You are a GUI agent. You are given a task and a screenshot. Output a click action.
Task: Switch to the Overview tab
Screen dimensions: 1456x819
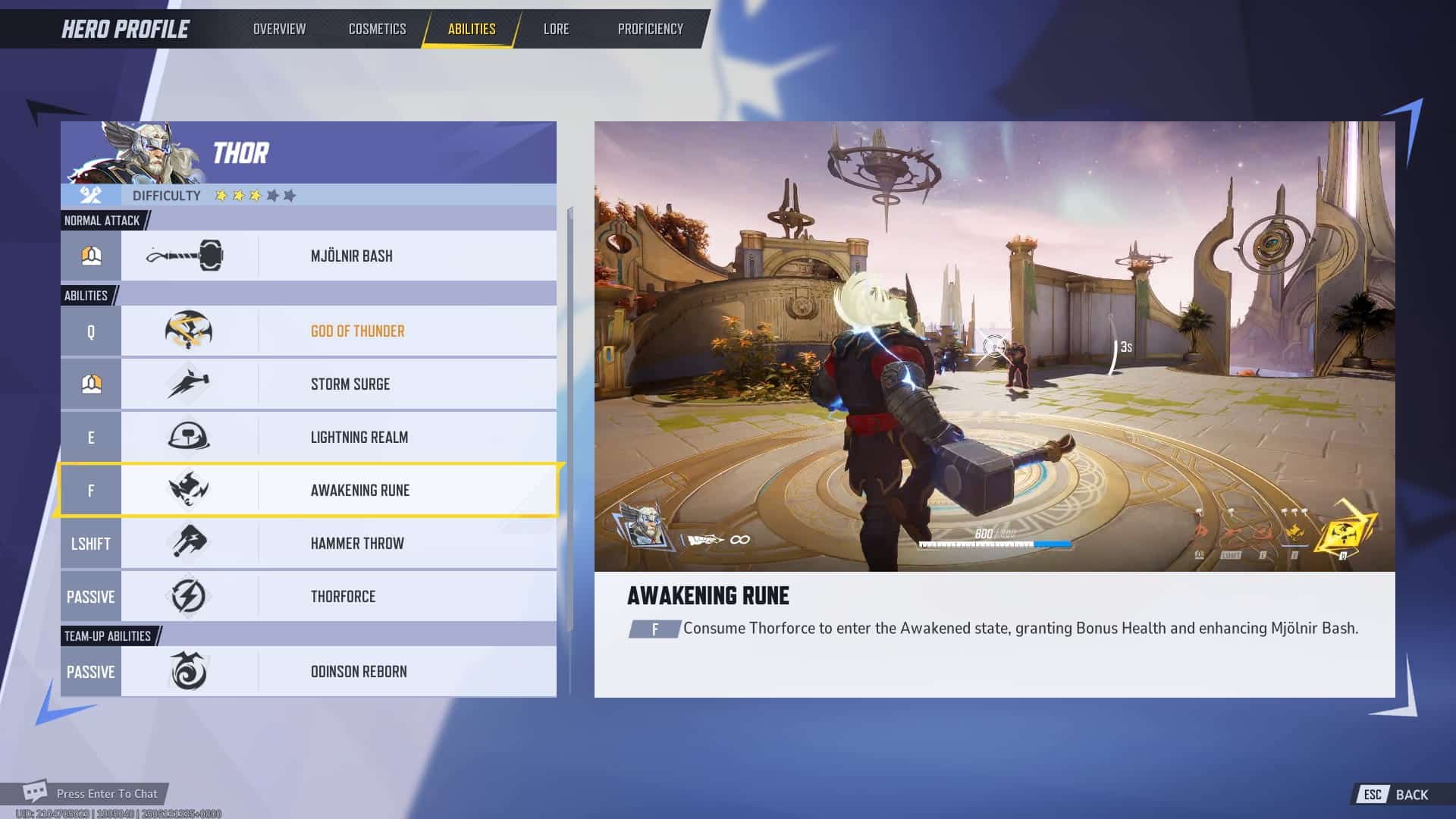(278, 29)
